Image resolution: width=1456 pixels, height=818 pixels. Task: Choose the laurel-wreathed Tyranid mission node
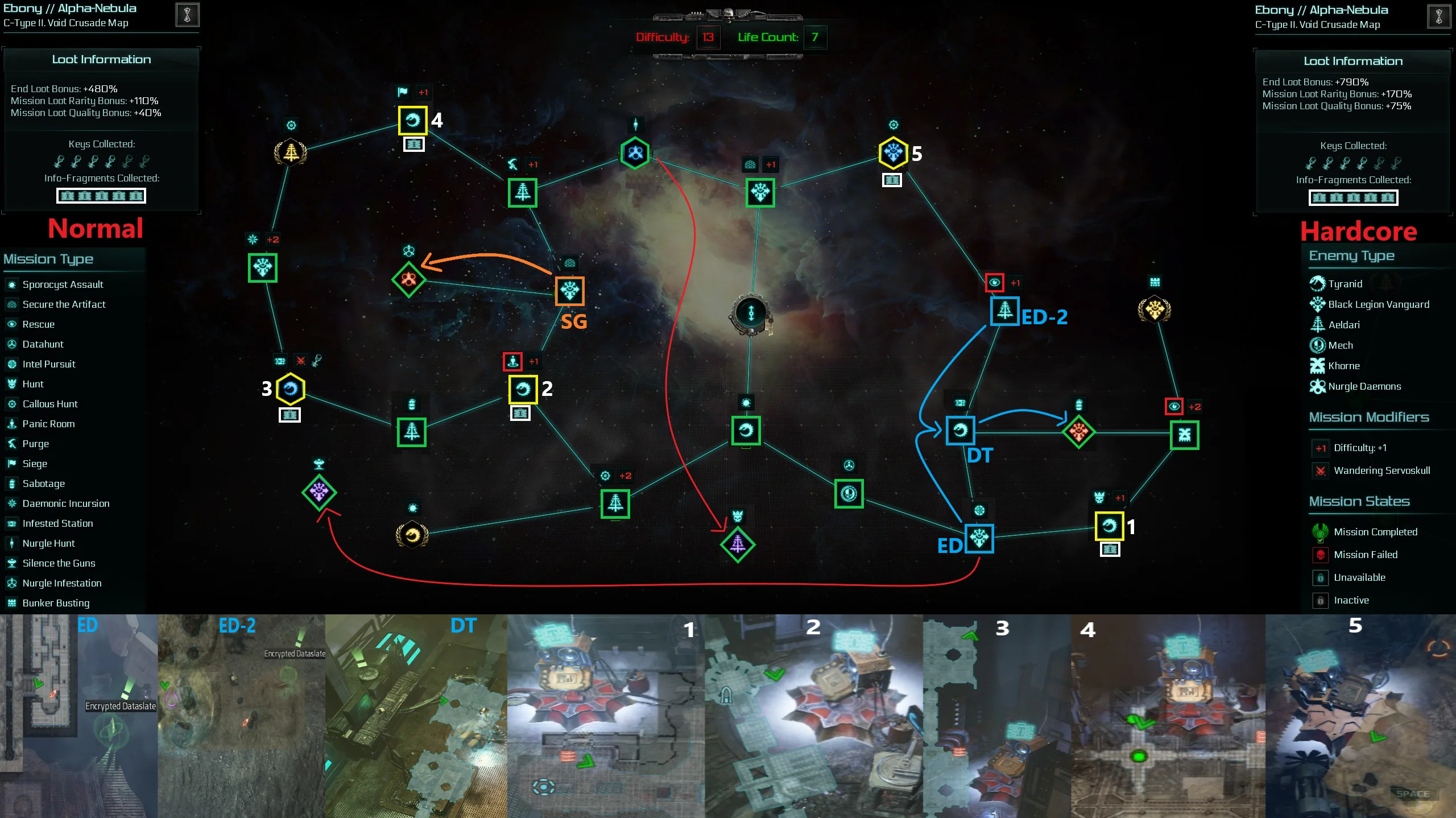point(412,535)
